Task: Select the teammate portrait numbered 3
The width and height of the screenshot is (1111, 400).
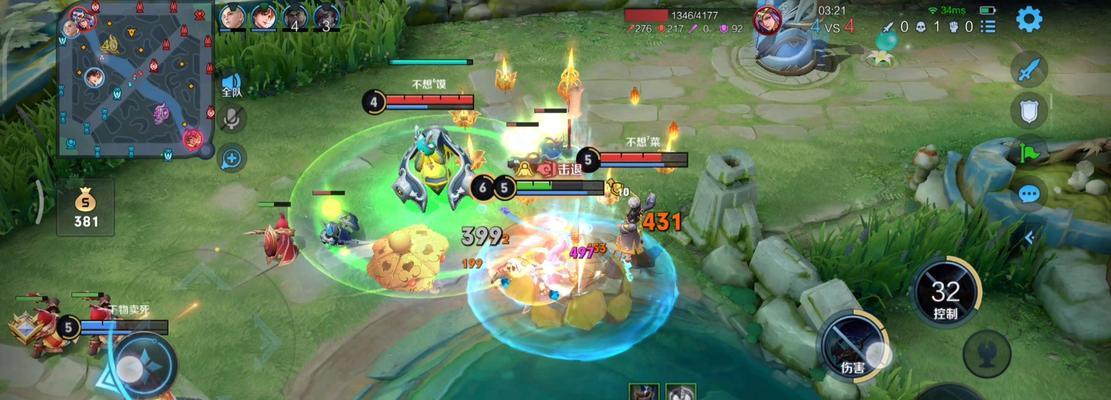Action: point(326,17)
